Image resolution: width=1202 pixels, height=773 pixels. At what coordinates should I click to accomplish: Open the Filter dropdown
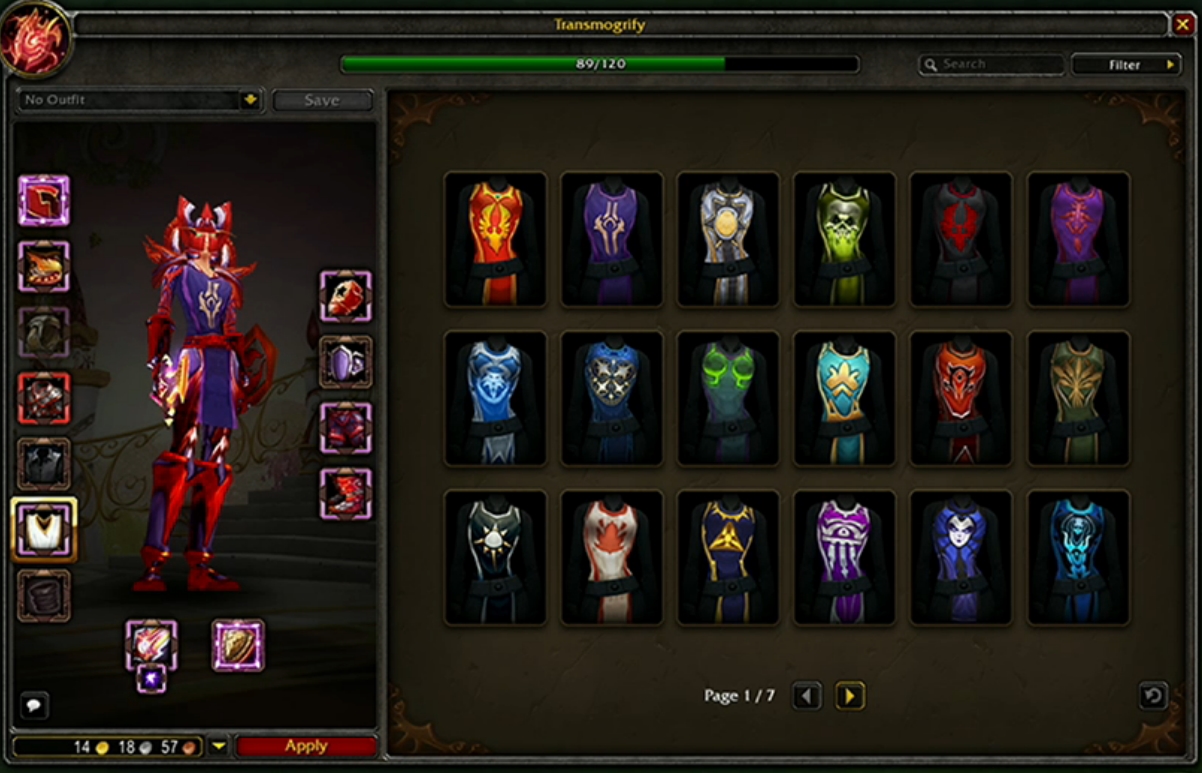coord(1126,65)
